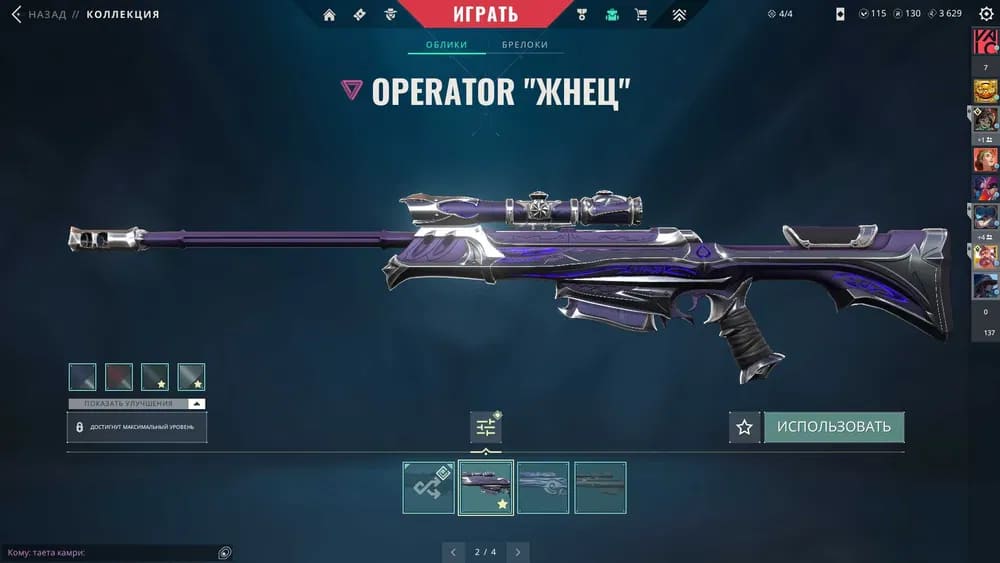Choose the purple Reaver Operator thumbnail
Image resolution: width=1000 pixels, height=563 pixels.
click(486, 487)
